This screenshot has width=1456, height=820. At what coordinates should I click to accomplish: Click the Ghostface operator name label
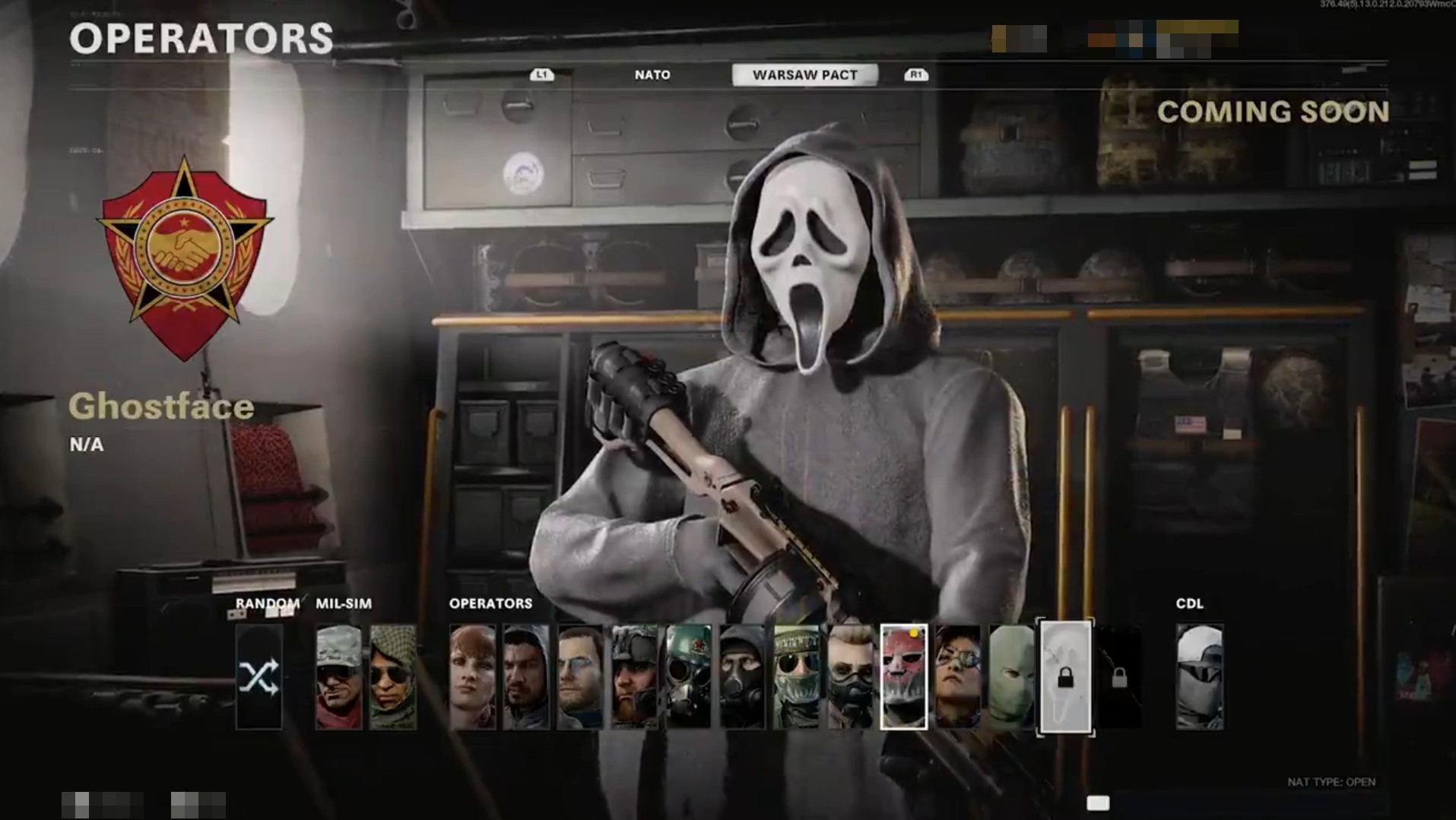[160, 407]
